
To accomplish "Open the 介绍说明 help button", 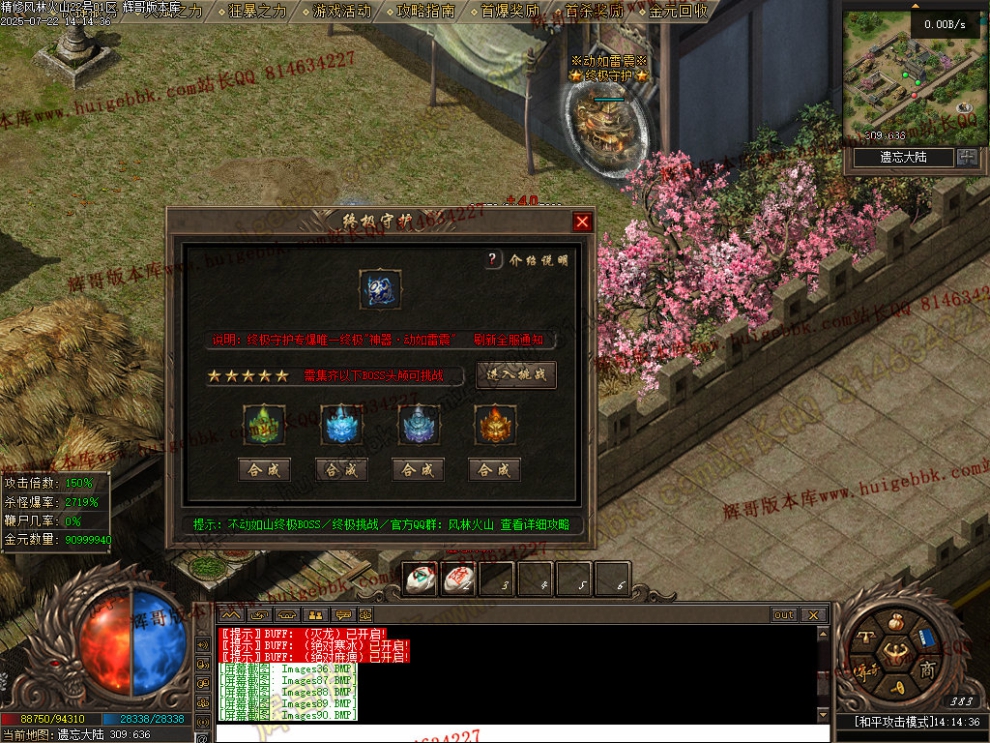I will [493, 260].
